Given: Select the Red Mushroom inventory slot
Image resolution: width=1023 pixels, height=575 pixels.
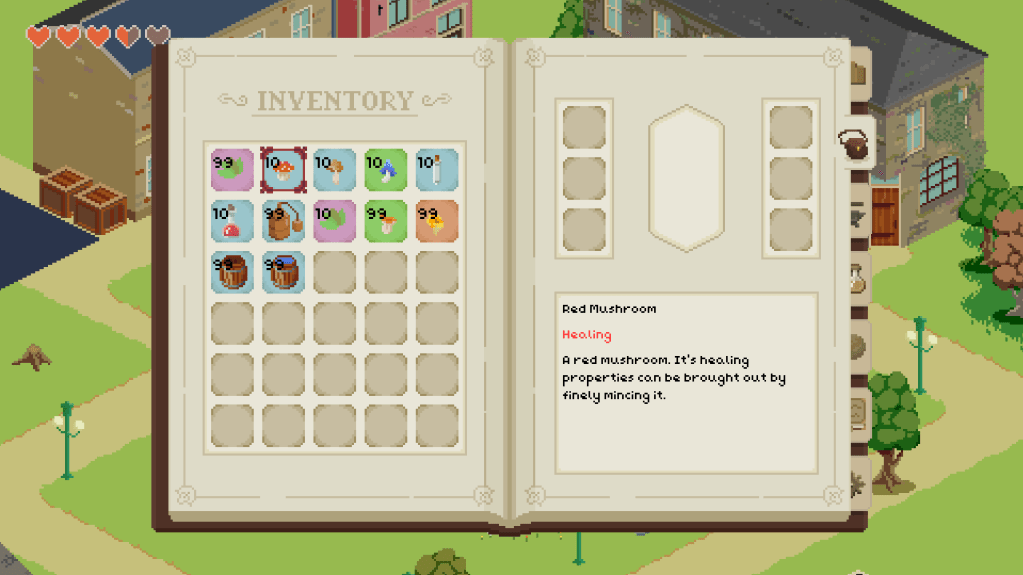Looking at the screenshot, I should pos(283,170).
